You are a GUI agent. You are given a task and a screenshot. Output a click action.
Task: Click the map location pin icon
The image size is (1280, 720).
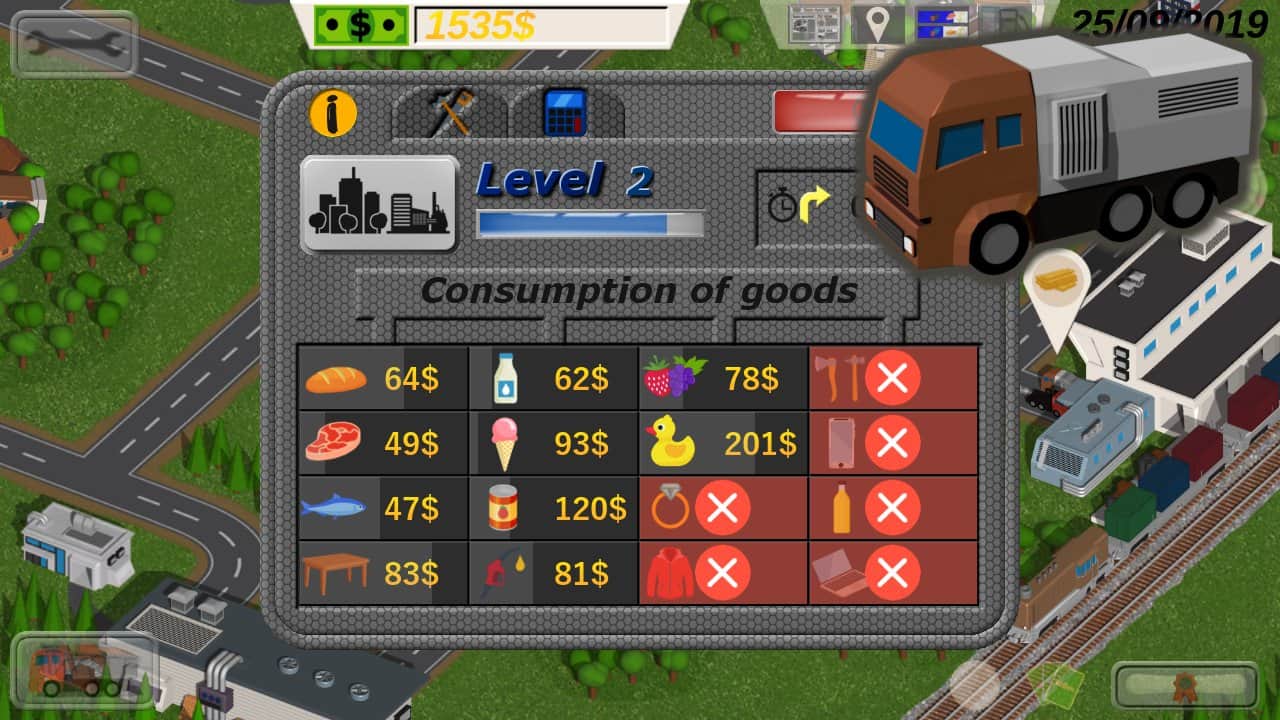click(877, 24)
